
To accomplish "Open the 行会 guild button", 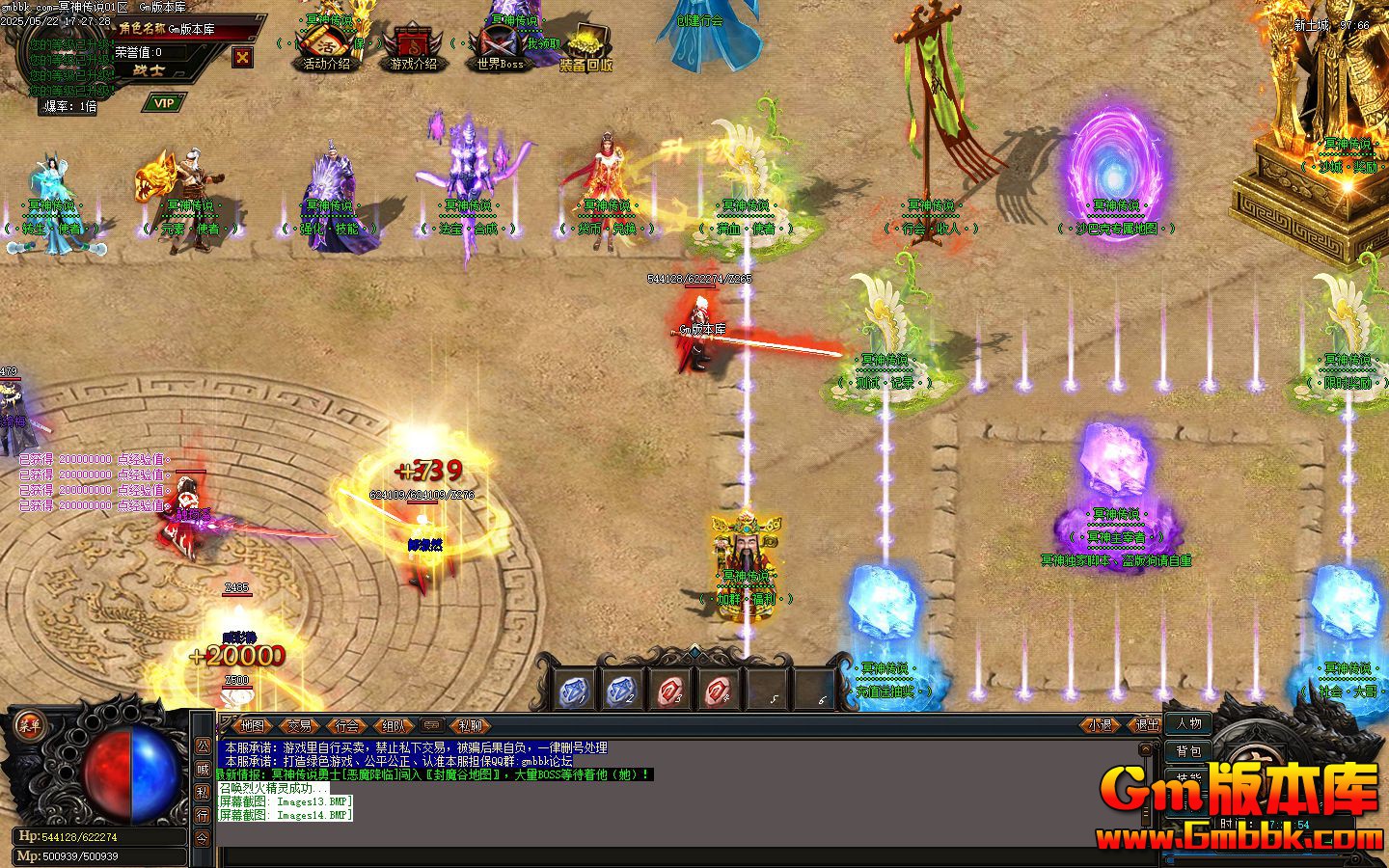I will tap(346, 725).
